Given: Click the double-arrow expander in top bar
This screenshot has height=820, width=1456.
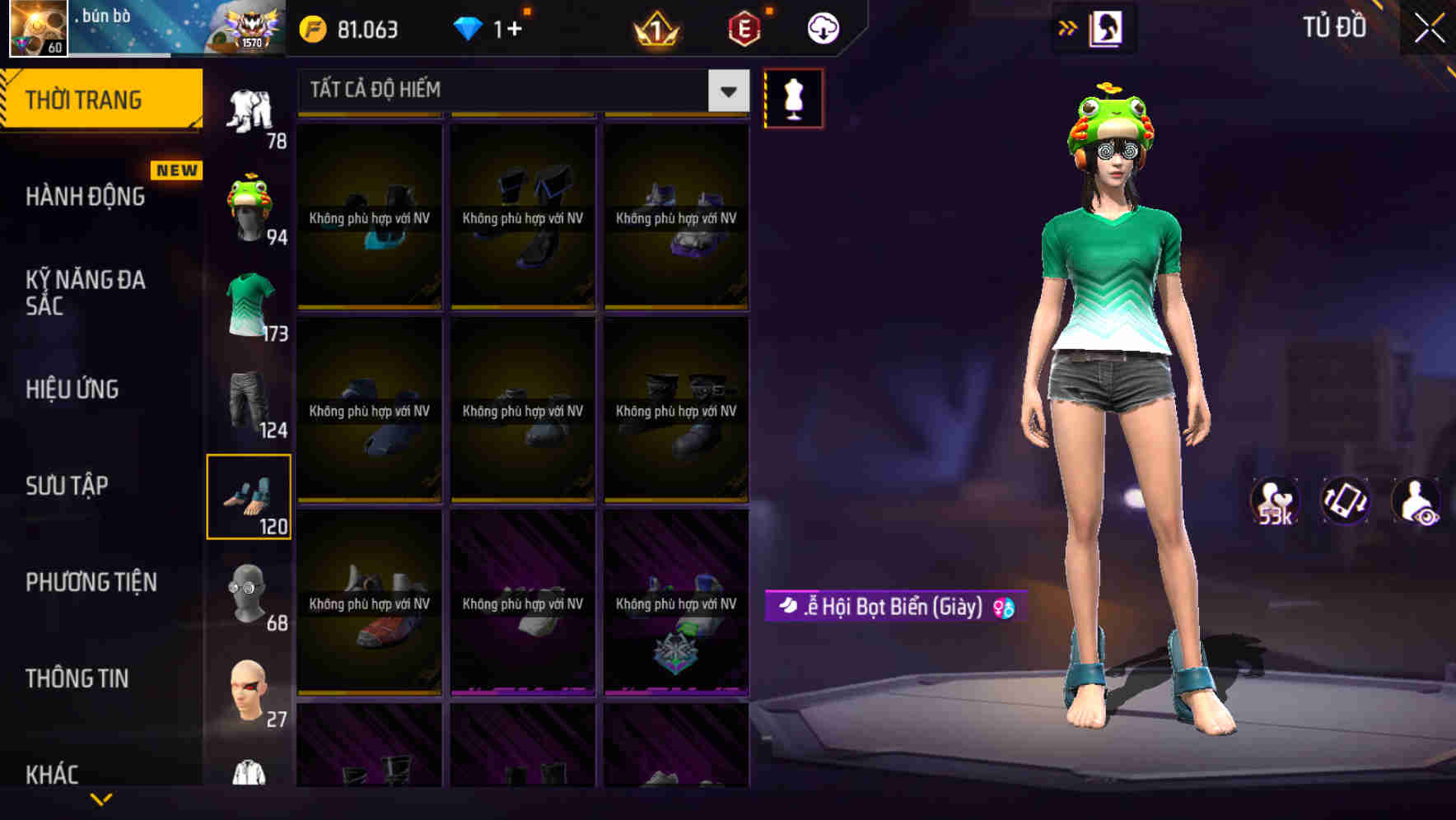Looking at the screenshot, I should coord(1067,27).
